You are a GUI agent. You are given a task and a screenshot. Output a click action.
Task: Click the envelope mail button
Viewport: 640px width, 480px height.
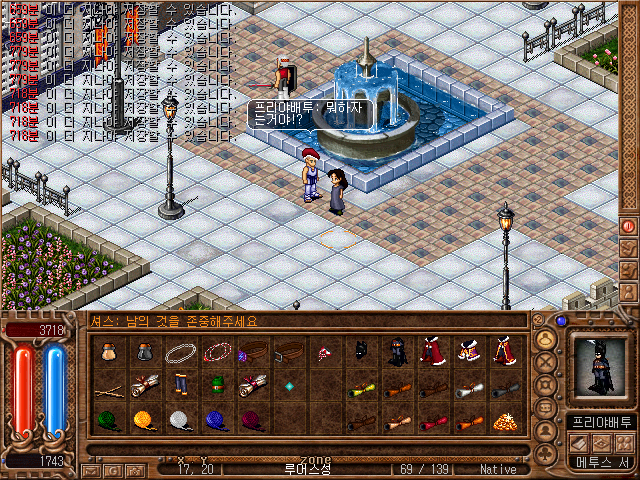pyautogui.click(x=90, y=469)
